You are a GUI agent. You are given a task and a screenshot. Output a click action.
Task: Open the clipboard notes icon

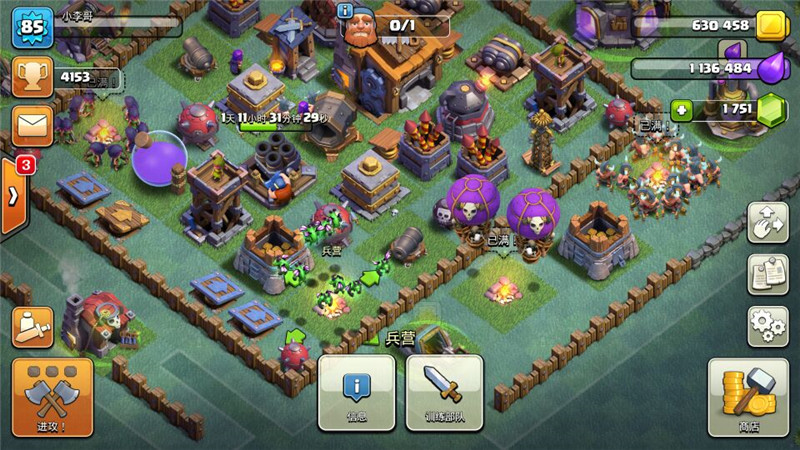pos(767,275)
